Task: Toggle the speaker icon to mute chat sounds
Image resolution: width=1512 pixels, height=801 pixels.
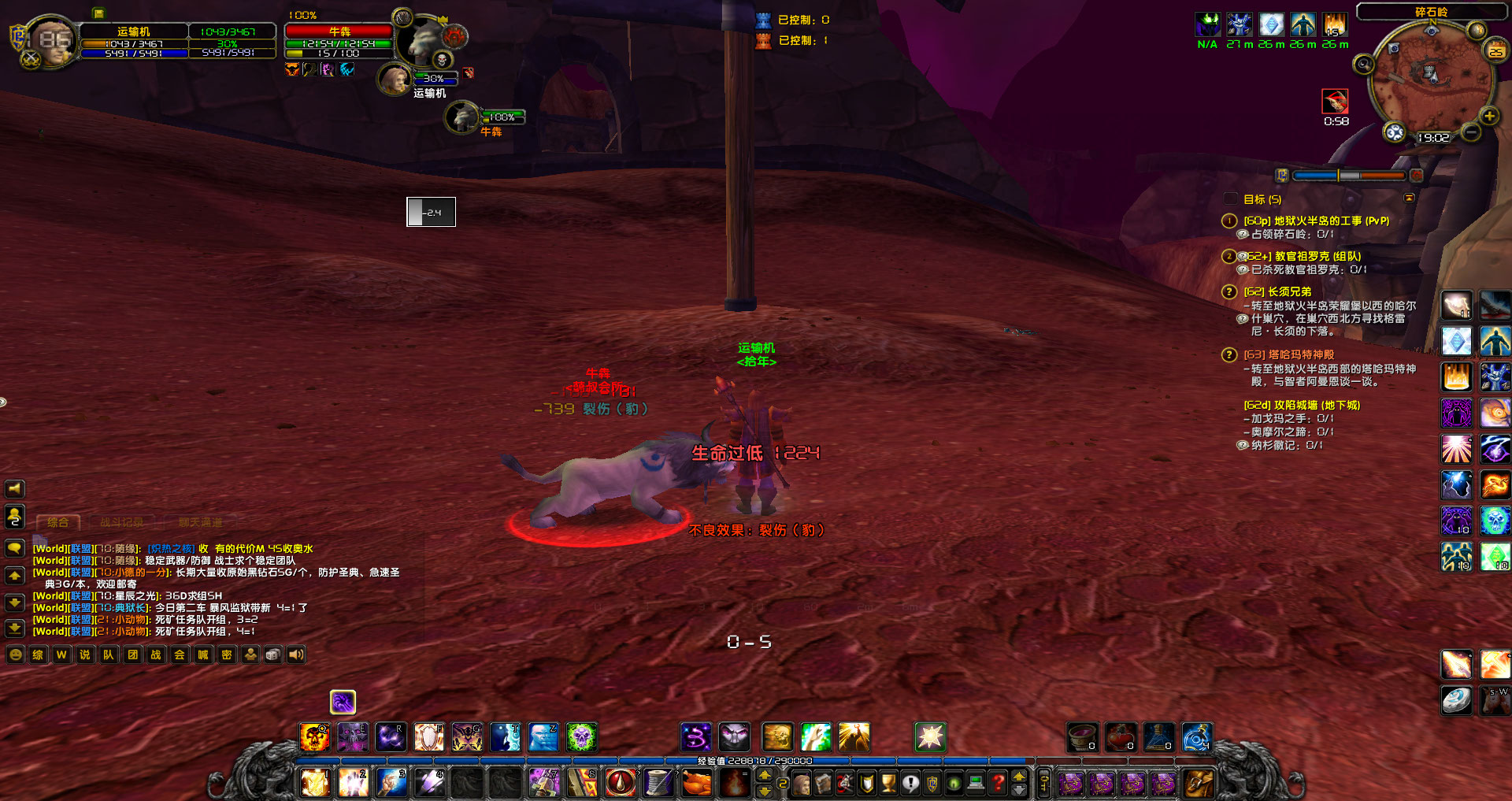Action: 296,654
